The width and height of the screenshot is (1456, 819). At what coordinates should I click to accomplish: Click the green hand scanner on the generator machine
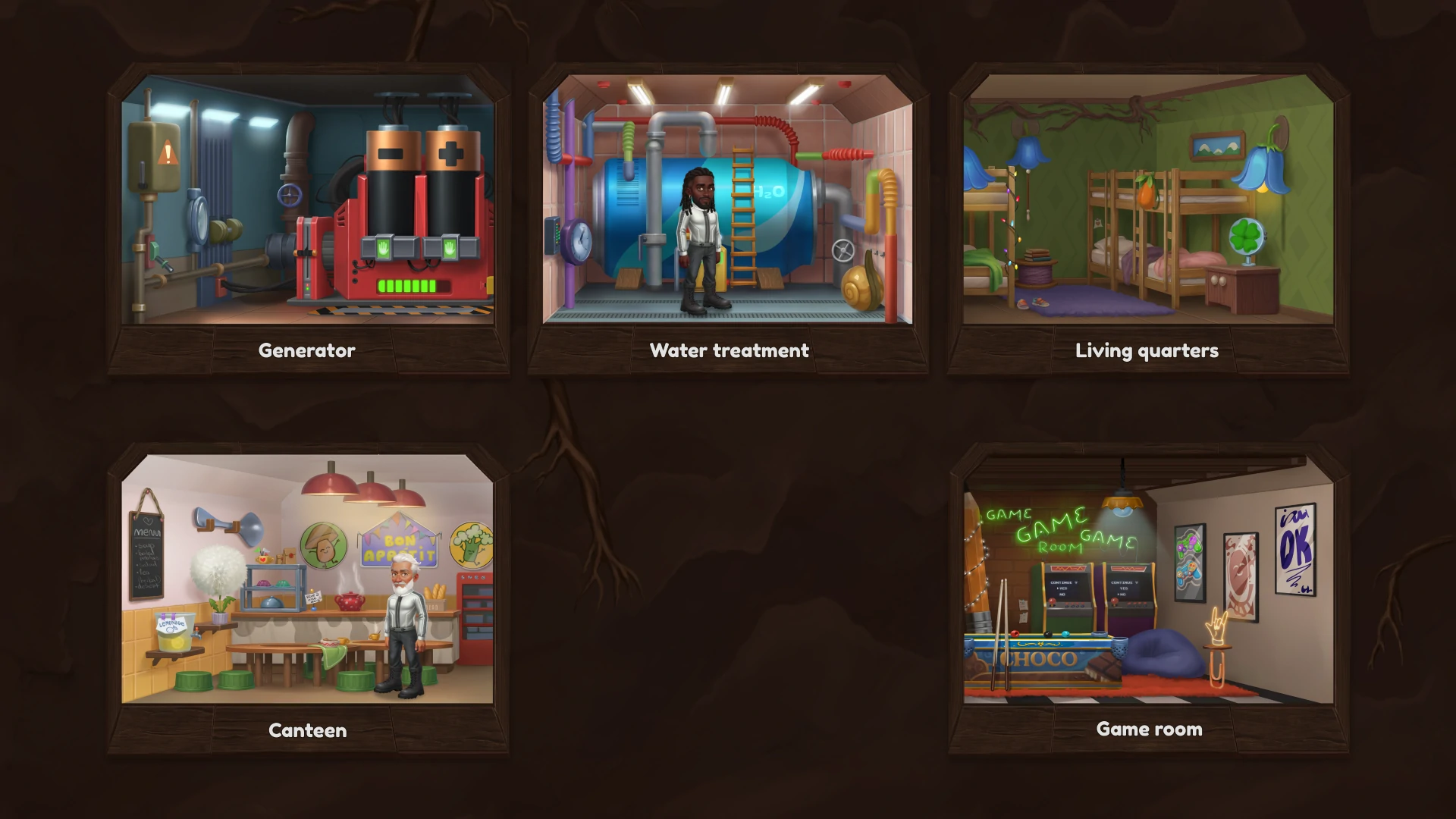coord(384,248)
